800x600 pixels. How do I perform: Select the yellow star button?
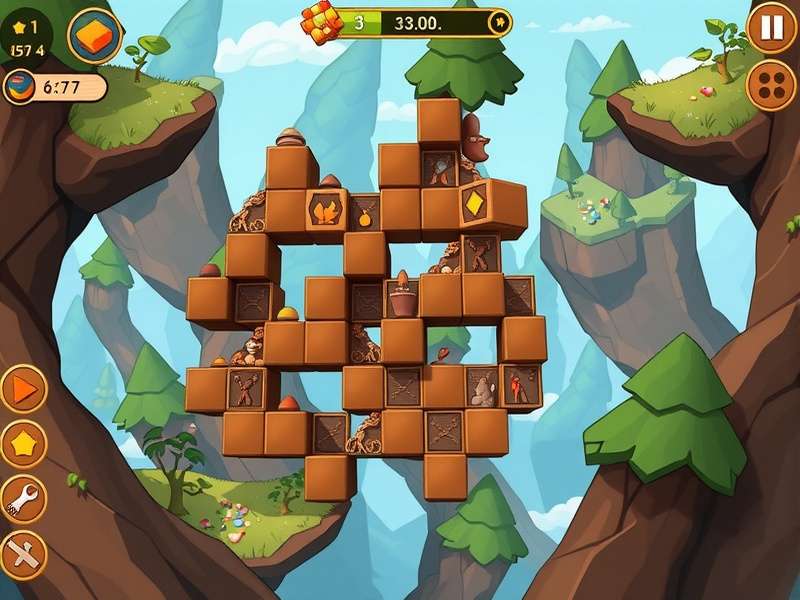pyautogui.click(x=22, y=441)
